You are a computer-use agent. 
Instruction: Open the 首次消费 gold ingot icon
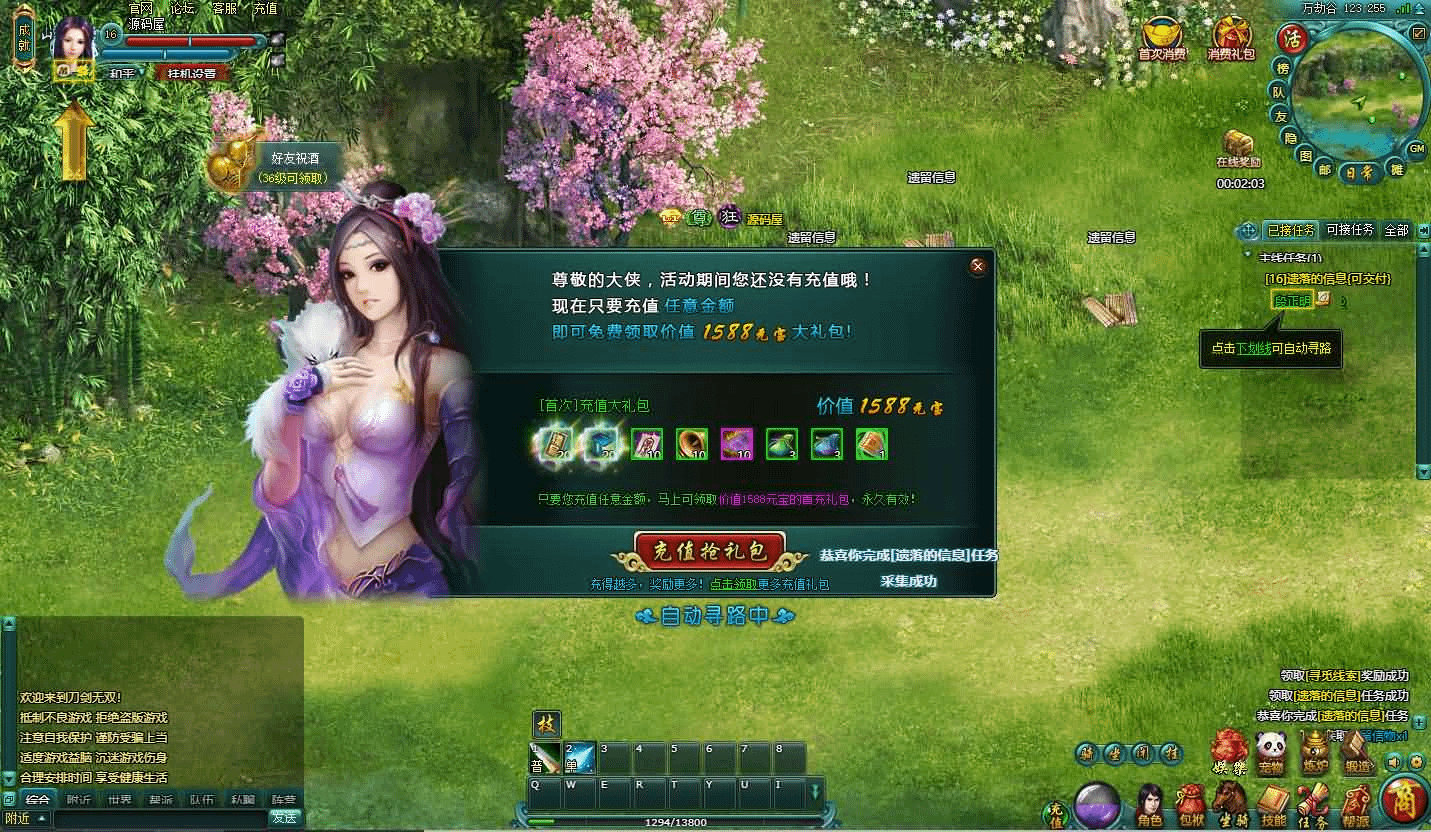click(x=1162, y=38)
